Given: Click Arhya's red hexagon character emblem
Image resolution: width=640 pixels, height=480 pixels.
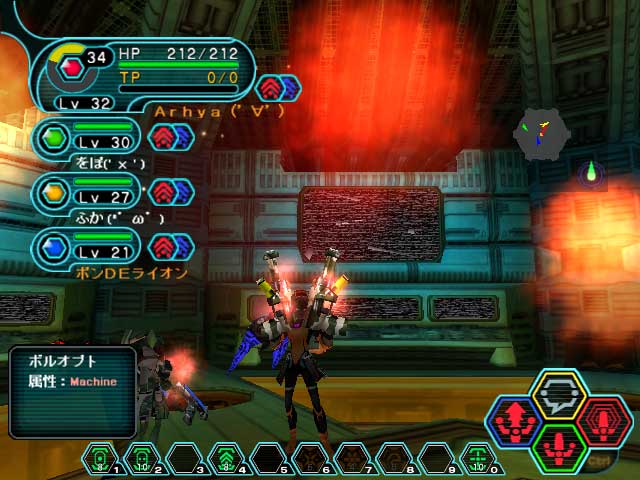Looking at the screenshot, I should pos(69,68).
